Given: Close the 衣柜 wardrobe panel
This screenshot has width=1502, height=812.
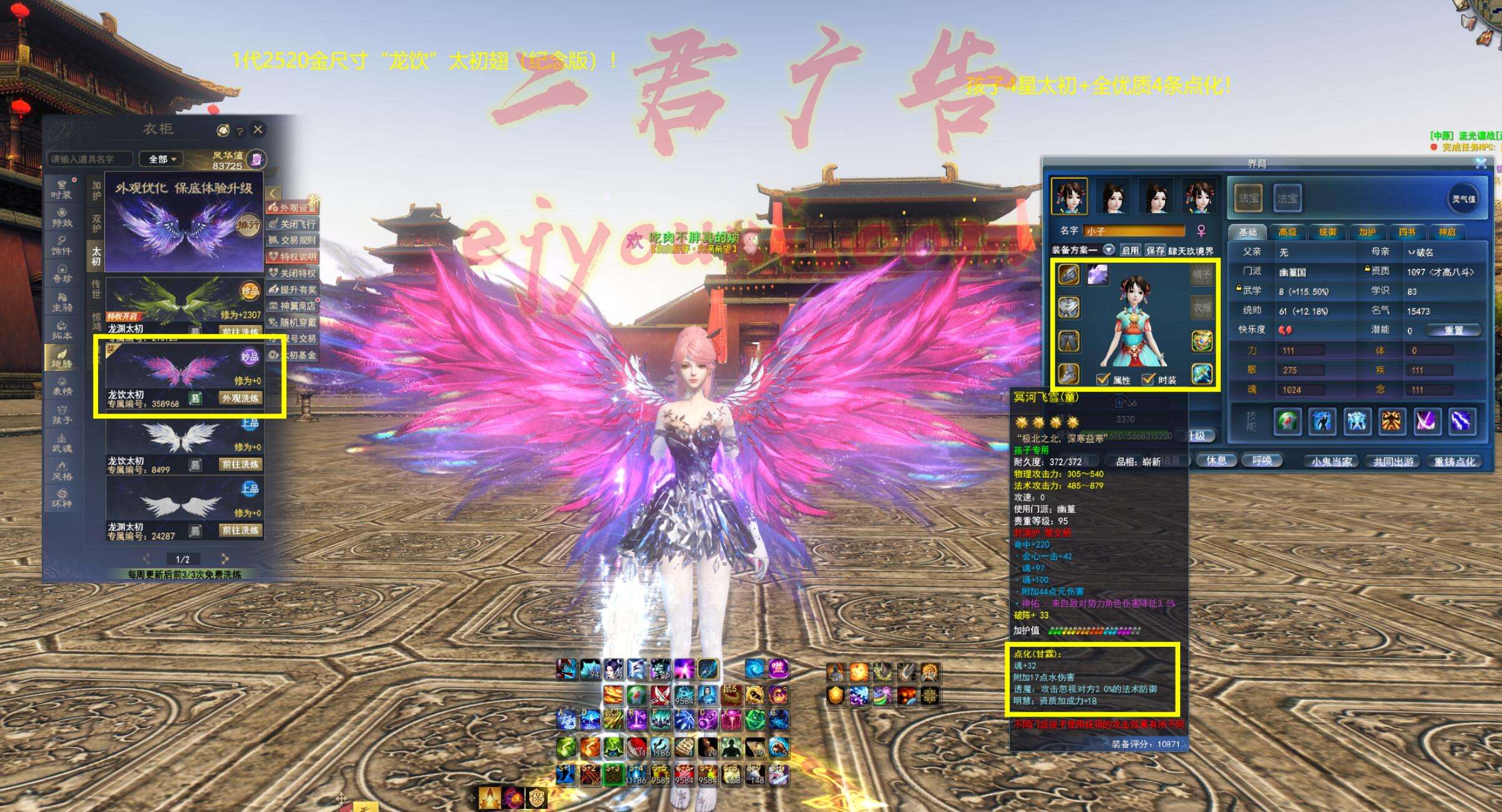Looking at the screenshot, I should click(258, 129).
